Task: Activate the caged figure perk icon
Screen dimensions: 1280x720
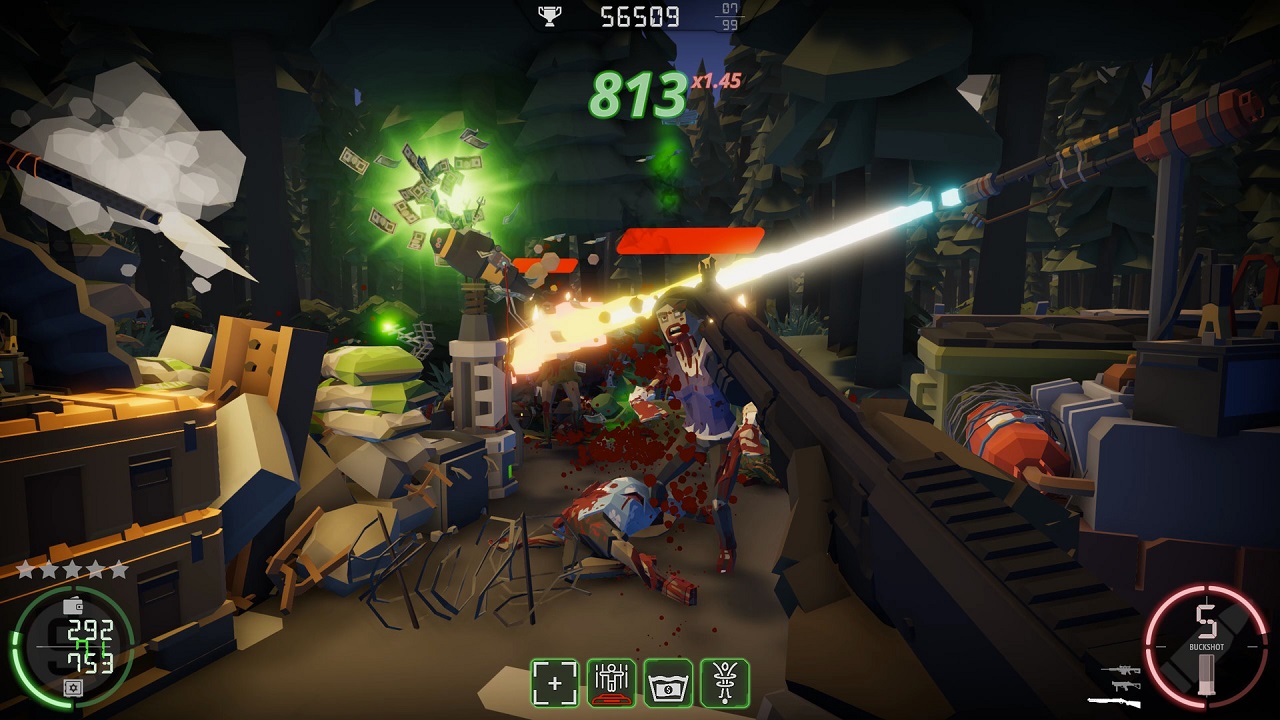Action: coord(611,683)
